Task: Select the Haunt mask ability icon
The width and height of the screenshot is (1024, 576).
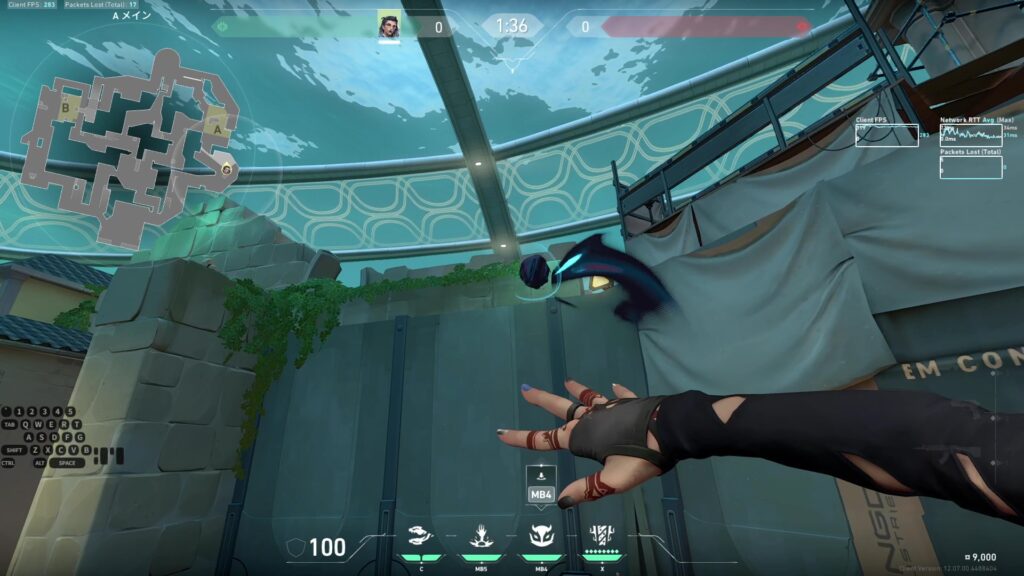Action: 541,535
